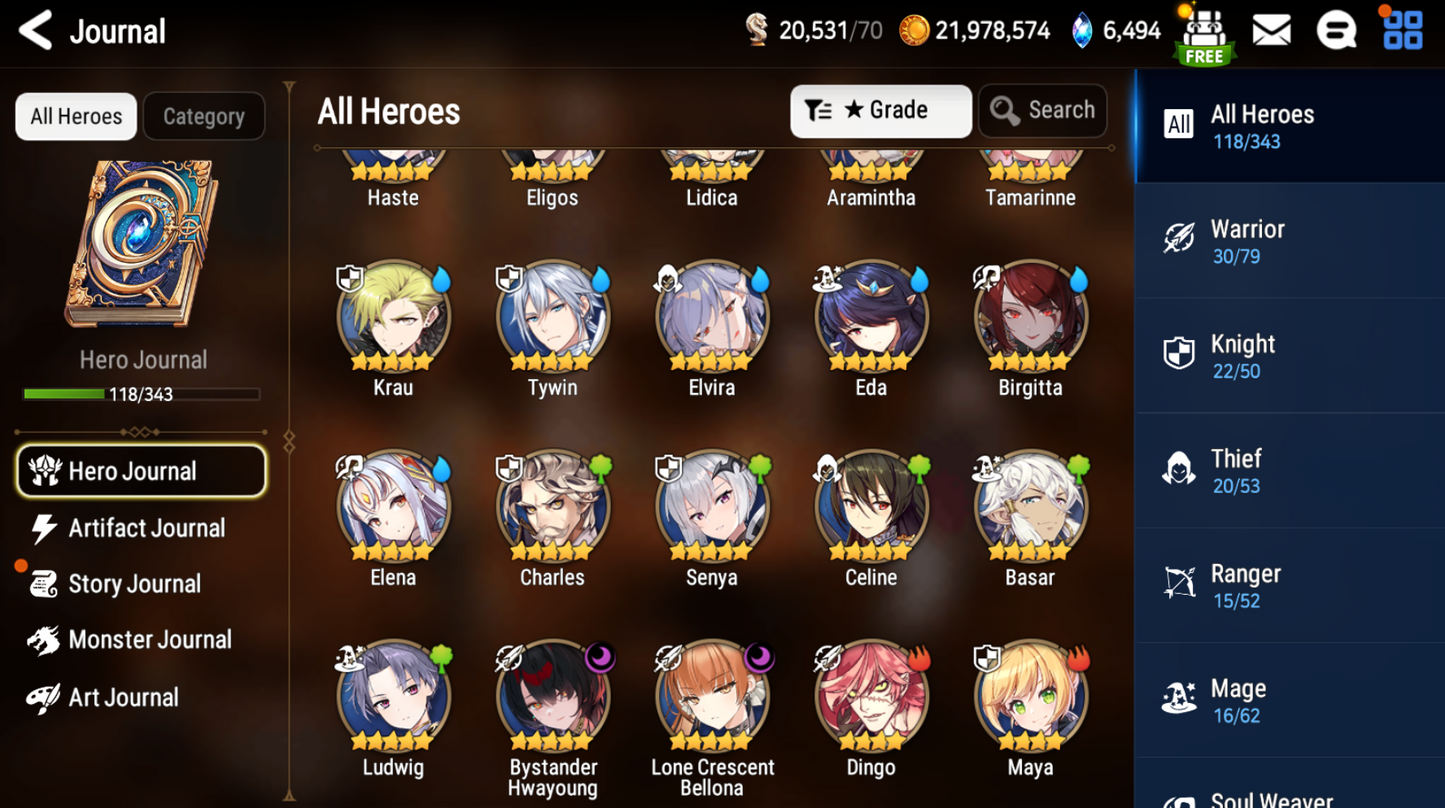Switch to the Category tab

tap(204, 116)
